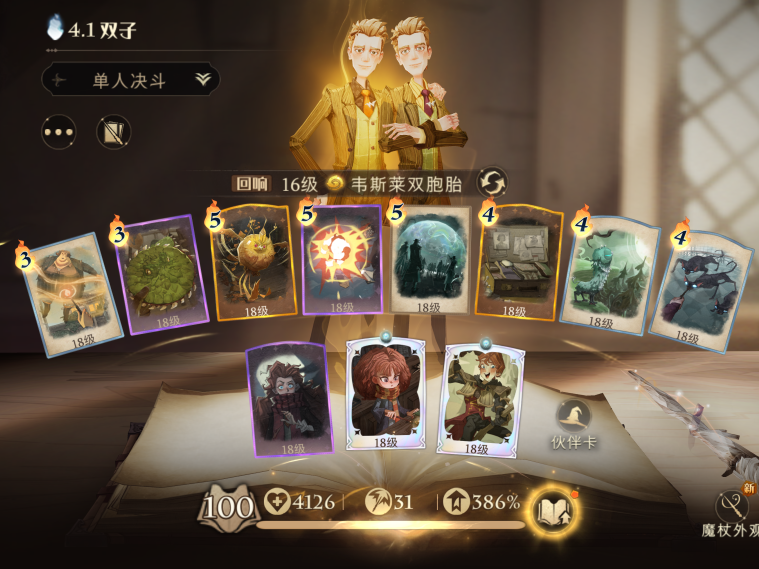Choose the curly red-haired companion card

point(385,394)
